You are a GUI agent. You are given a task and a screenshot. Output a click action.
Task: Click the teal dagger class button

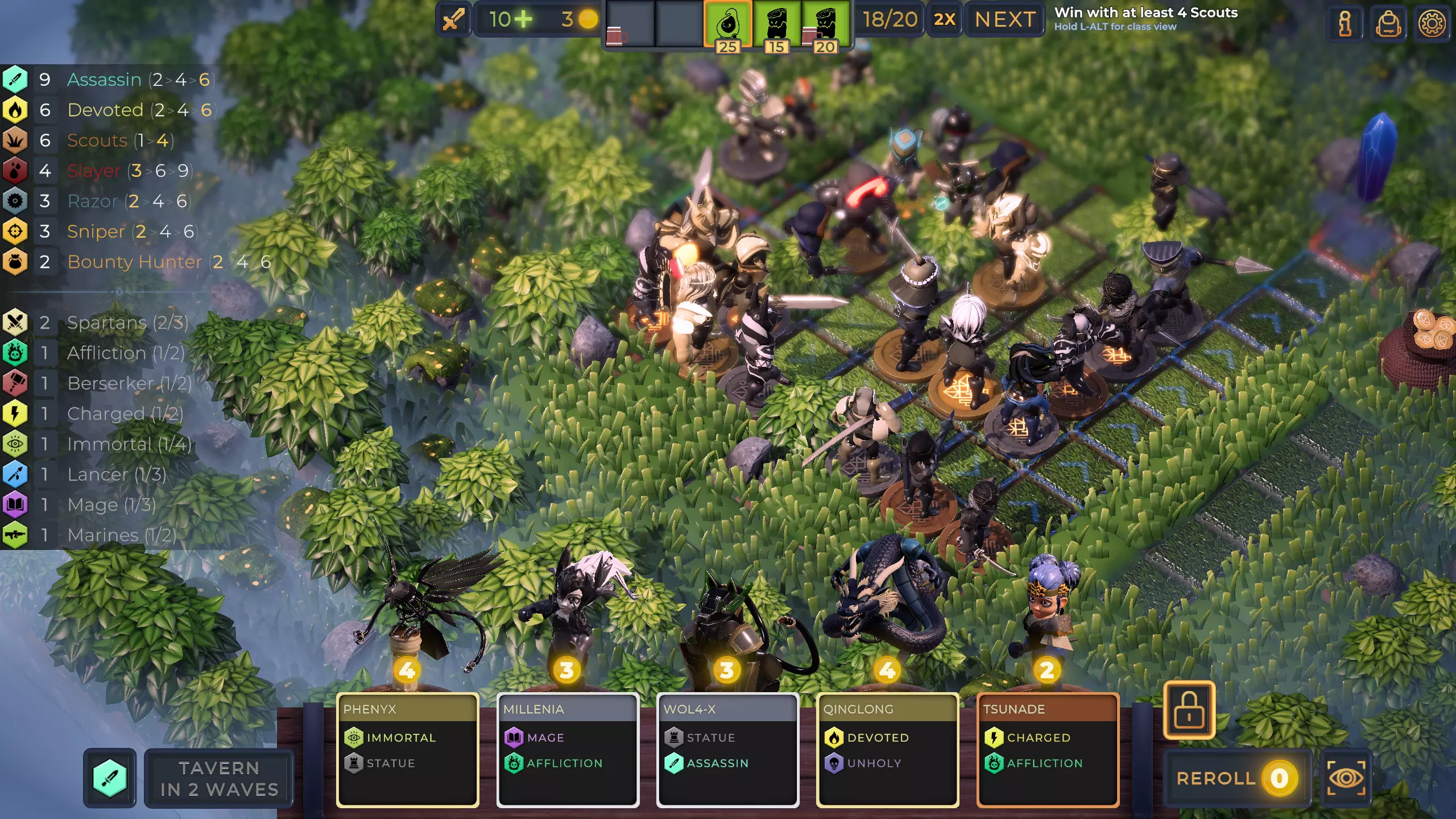[x=110, y=778]
